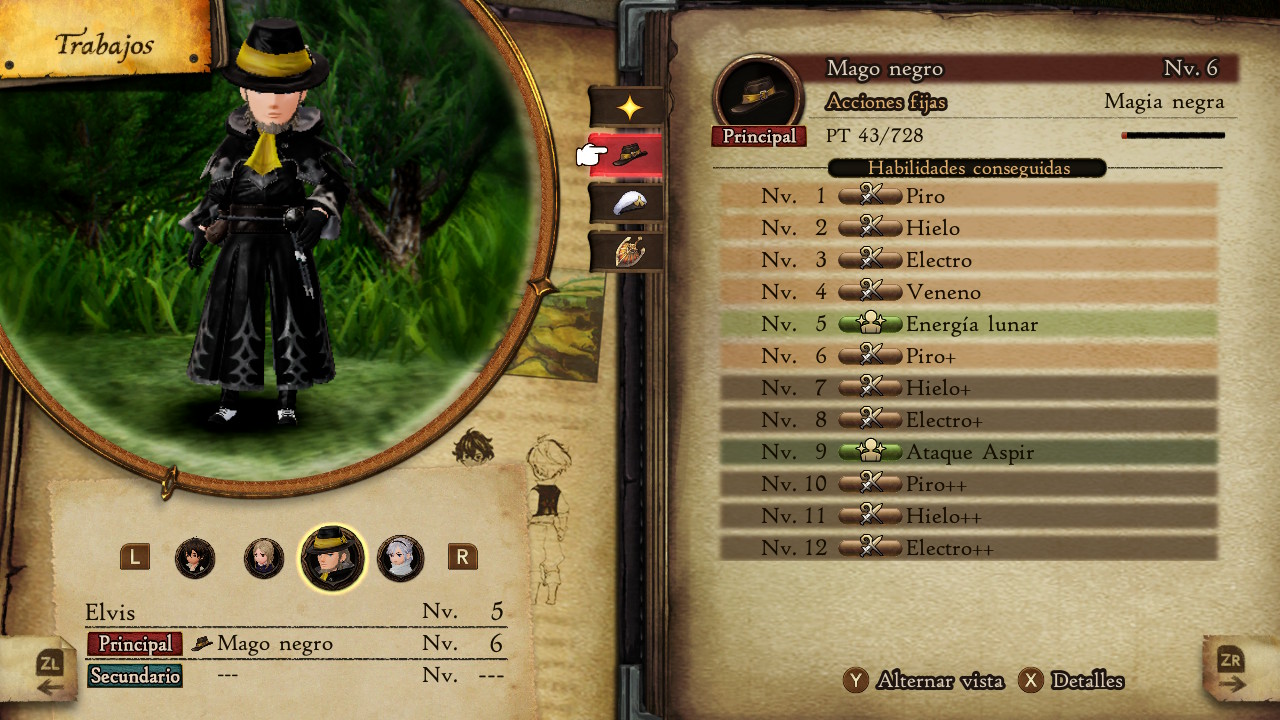Pick the white-haired hooded character portrait

[400, 558]
